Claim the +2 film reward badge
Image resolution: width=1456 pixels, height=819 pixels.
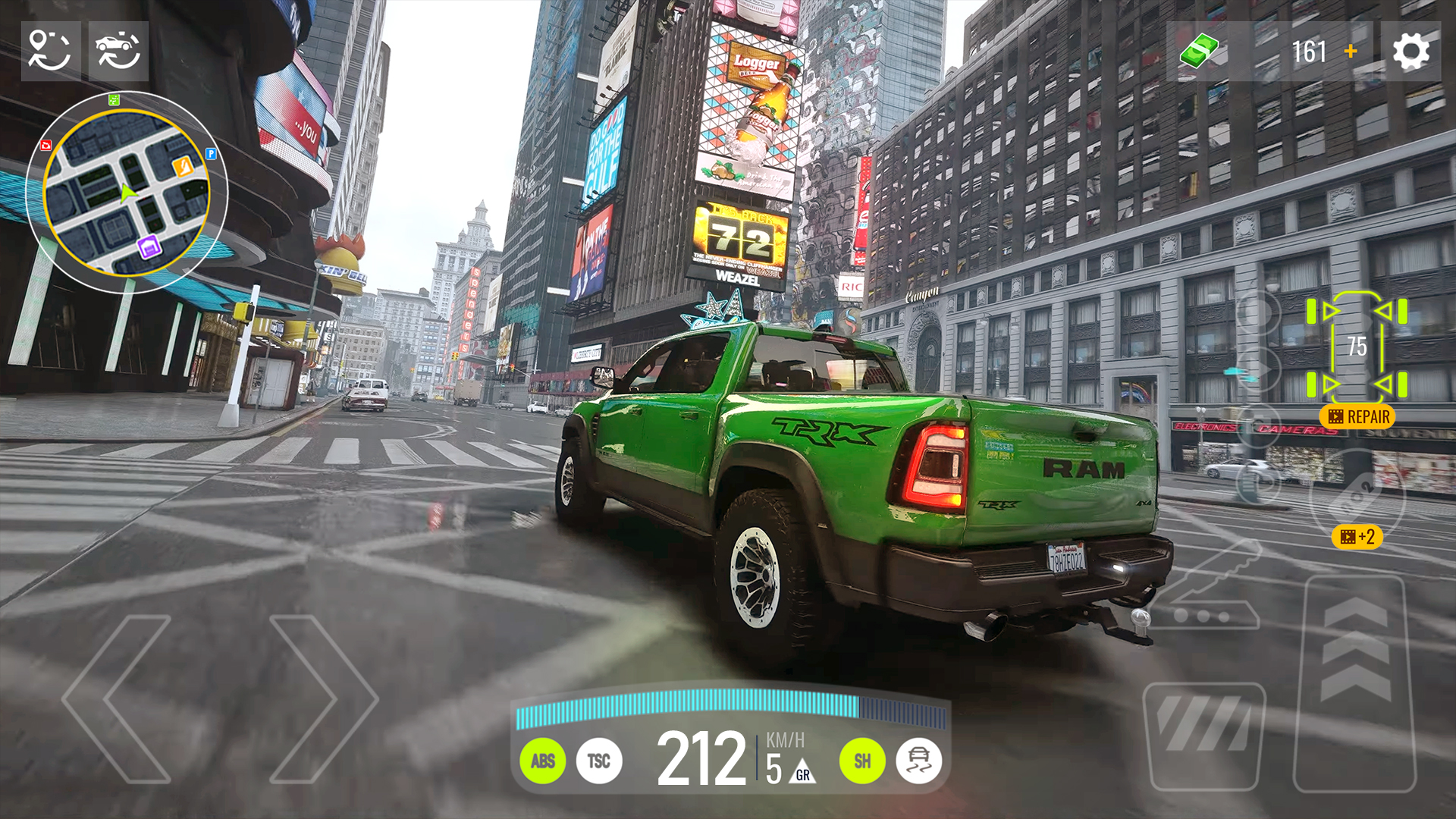point(1357,537)
